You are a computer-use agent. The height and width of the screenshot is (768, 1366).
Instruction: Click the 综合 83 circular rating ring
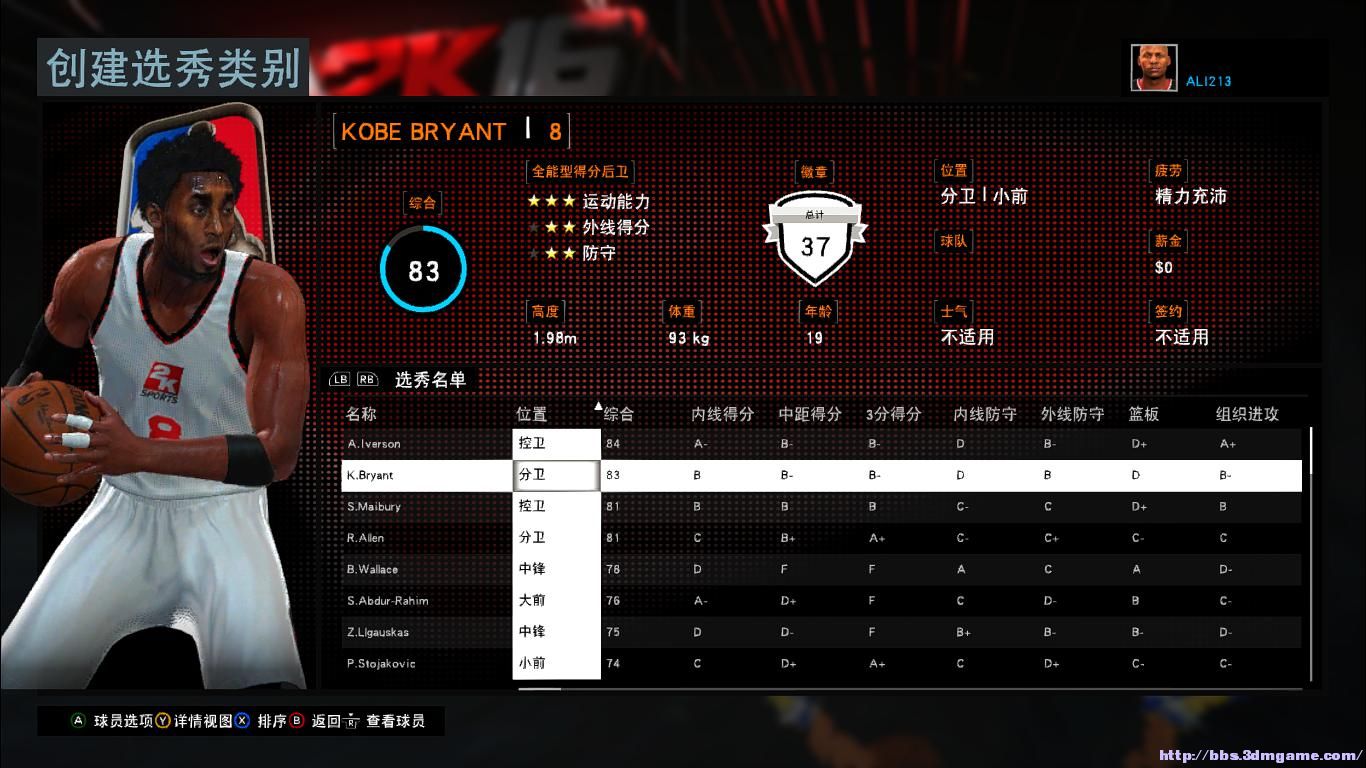(422, 270)
